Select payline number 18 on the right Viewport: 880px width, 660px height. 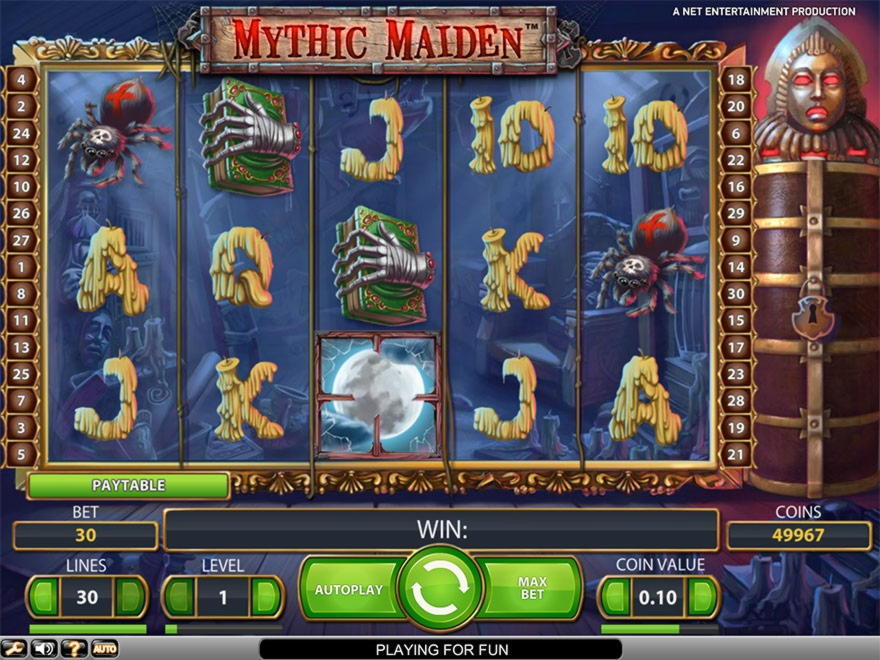click(x=736, y=79)
